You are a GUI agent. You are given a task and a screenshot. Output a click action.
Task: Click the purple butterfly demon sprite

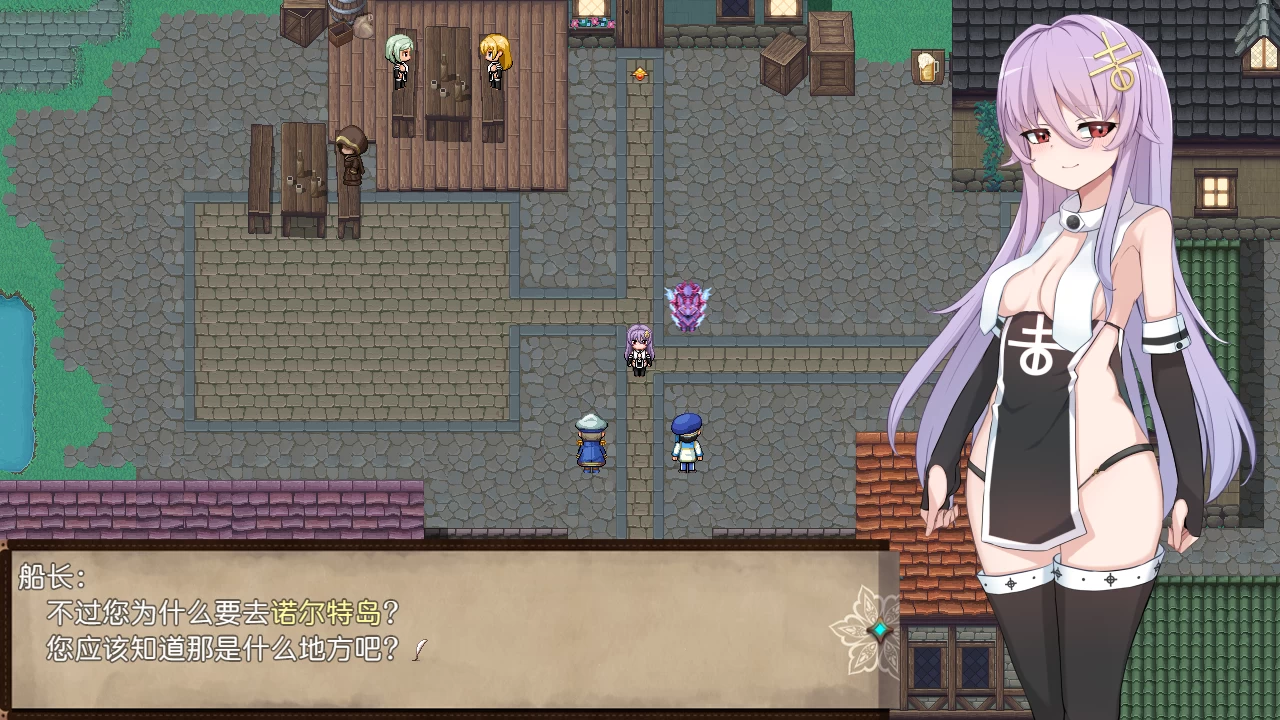[x=690, y=303]
